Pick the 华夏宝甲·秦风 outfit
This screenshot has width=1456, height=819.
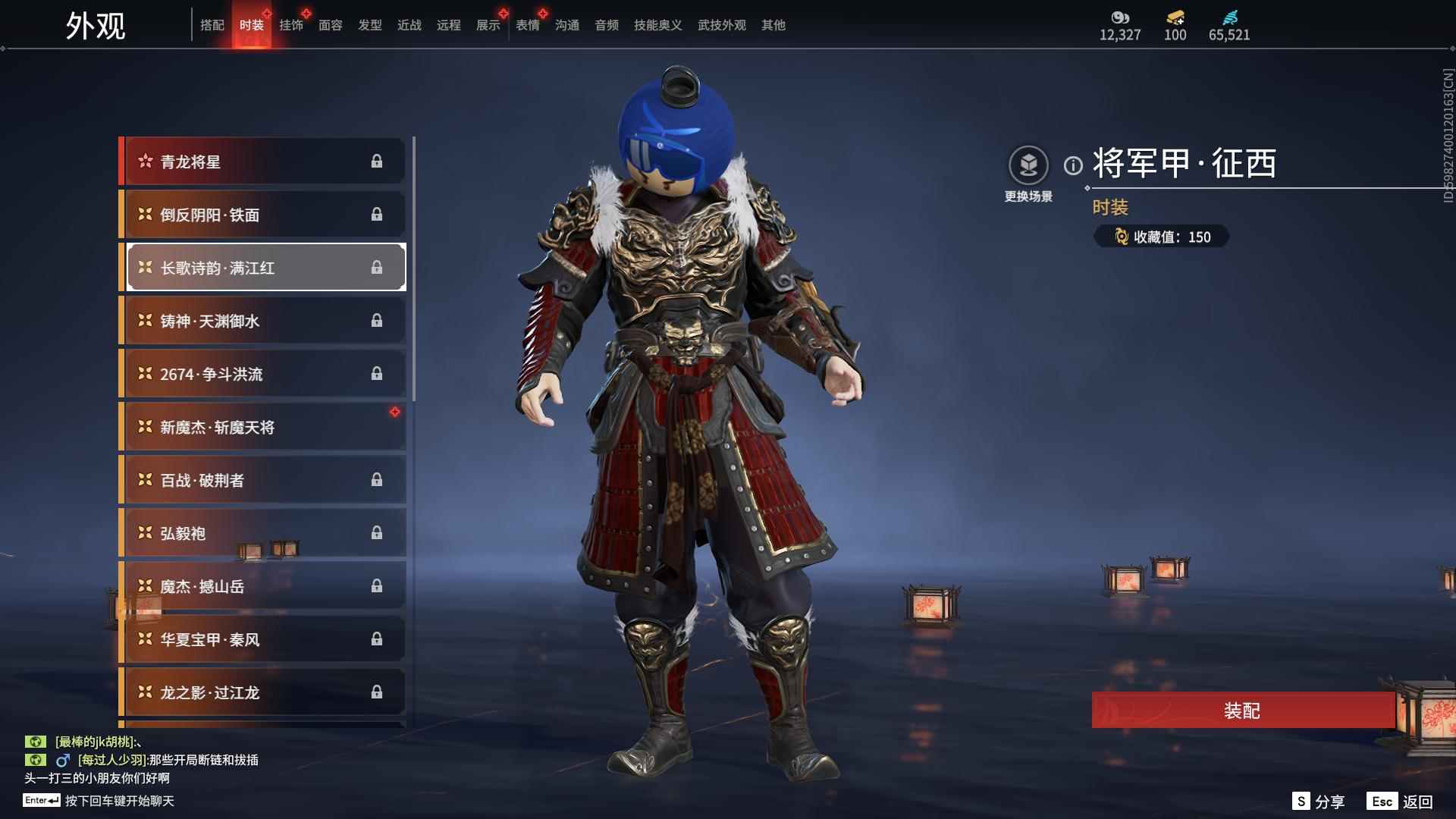pos(263,639)
